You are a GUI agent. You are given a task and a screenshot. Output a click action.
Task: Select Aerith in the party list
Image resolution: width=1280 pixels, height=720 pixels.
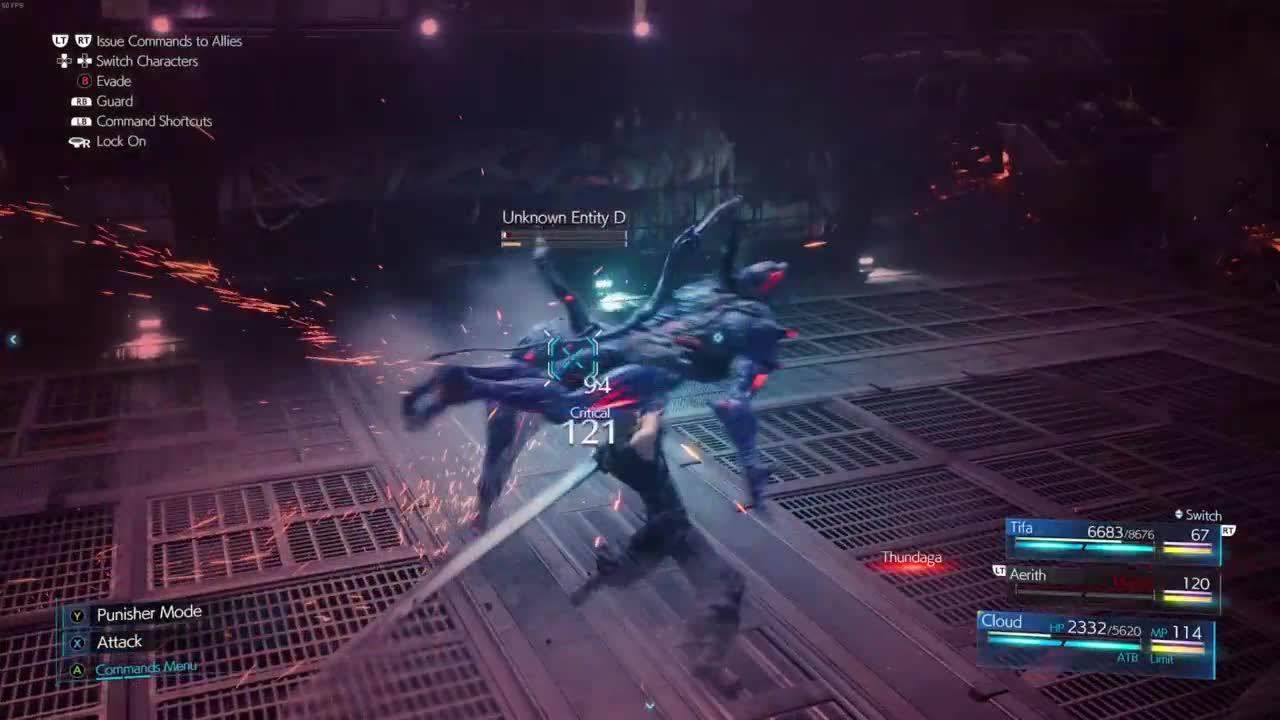(x=1112, y=584)
